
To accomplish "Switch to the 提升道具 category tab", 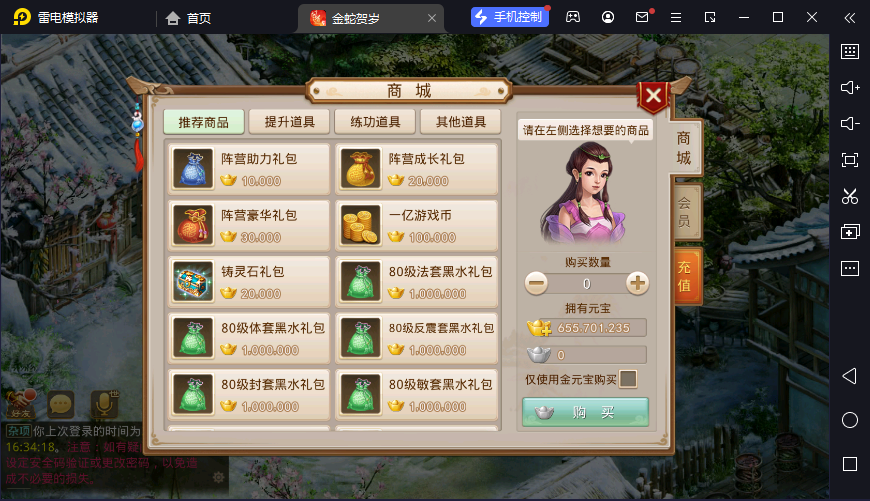I will point(289,122).
